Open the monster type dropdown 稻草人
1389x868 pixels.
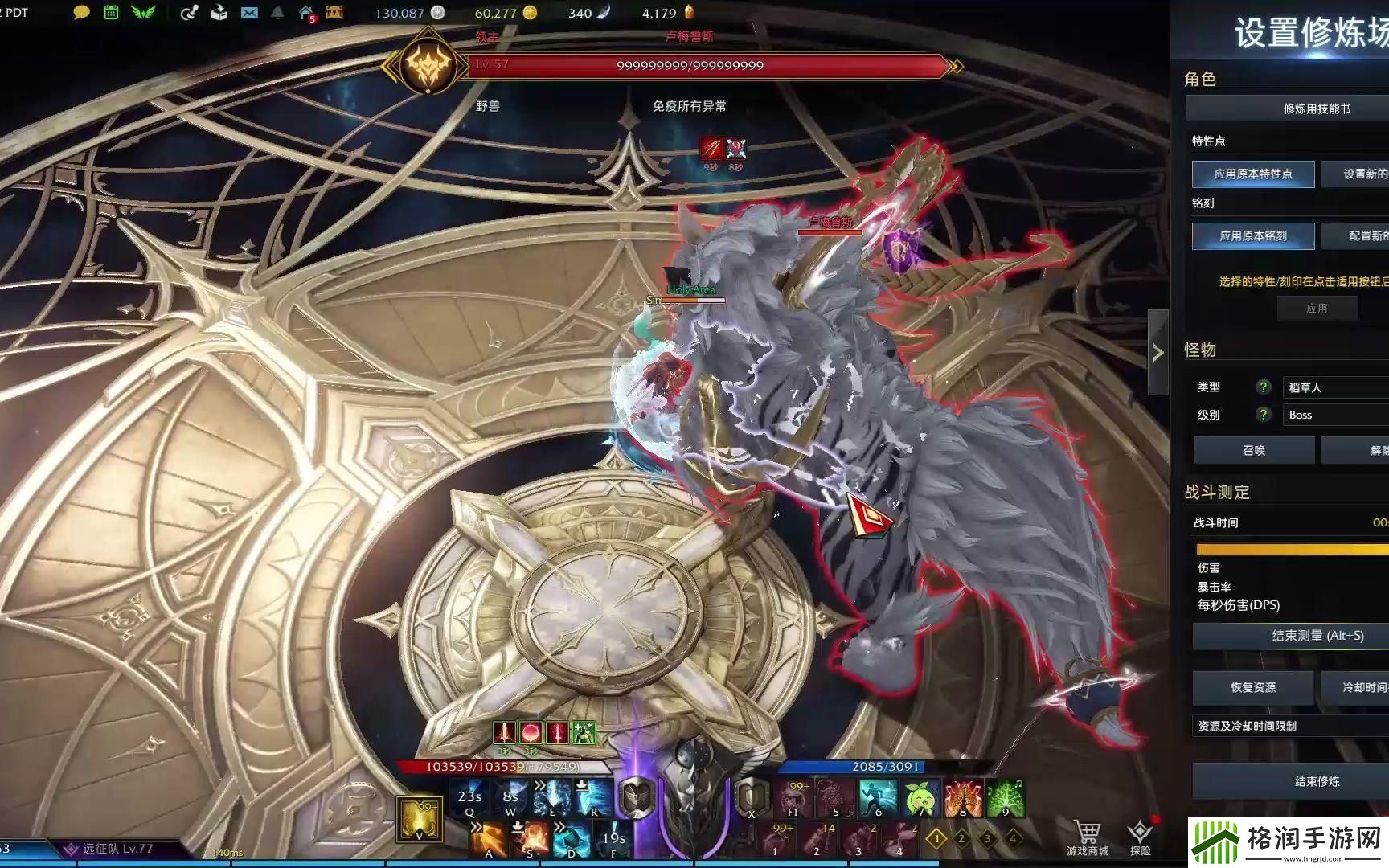(1334, 387)
